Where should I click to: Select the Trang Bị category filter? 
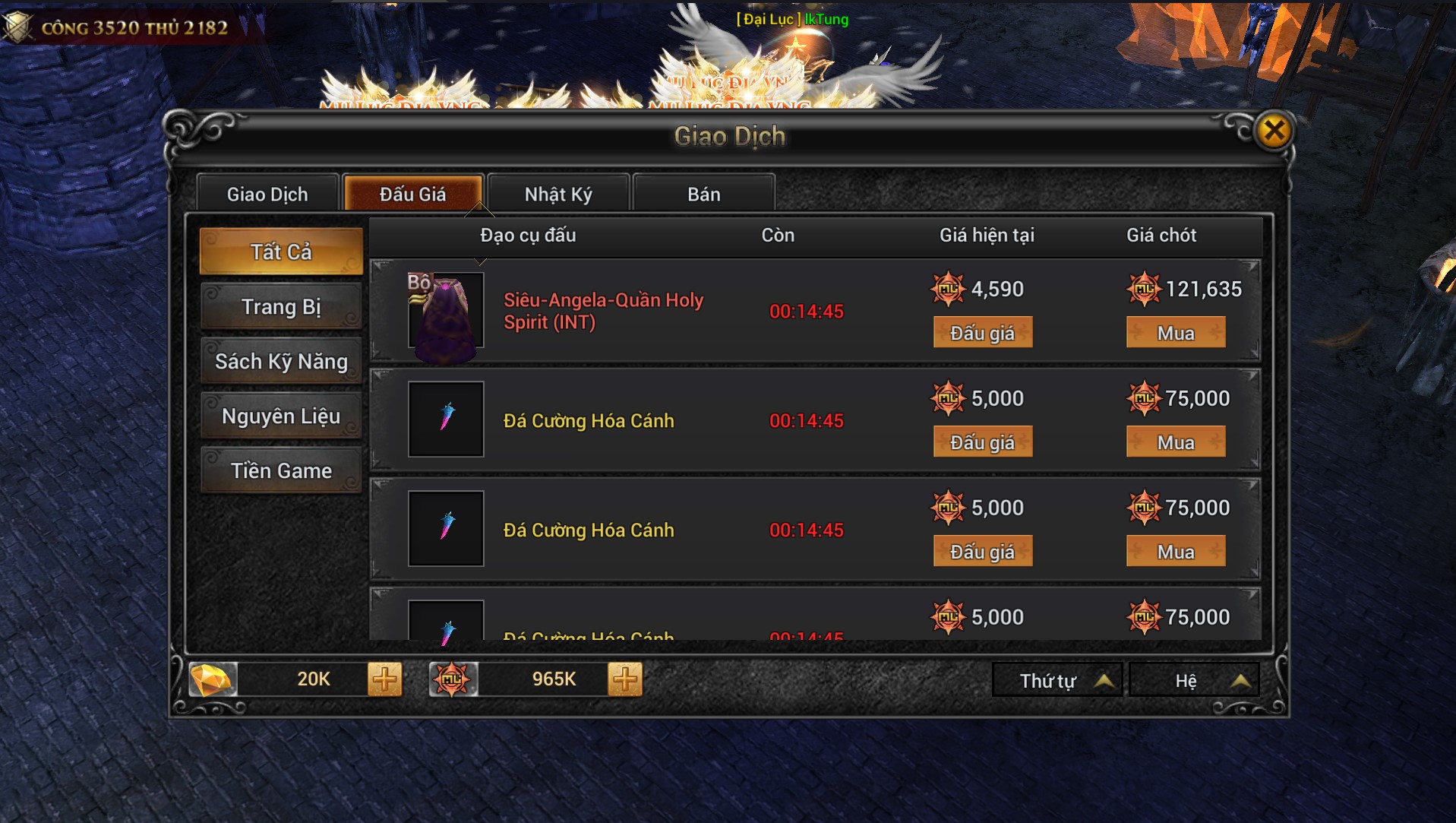[x=281, y=306]
